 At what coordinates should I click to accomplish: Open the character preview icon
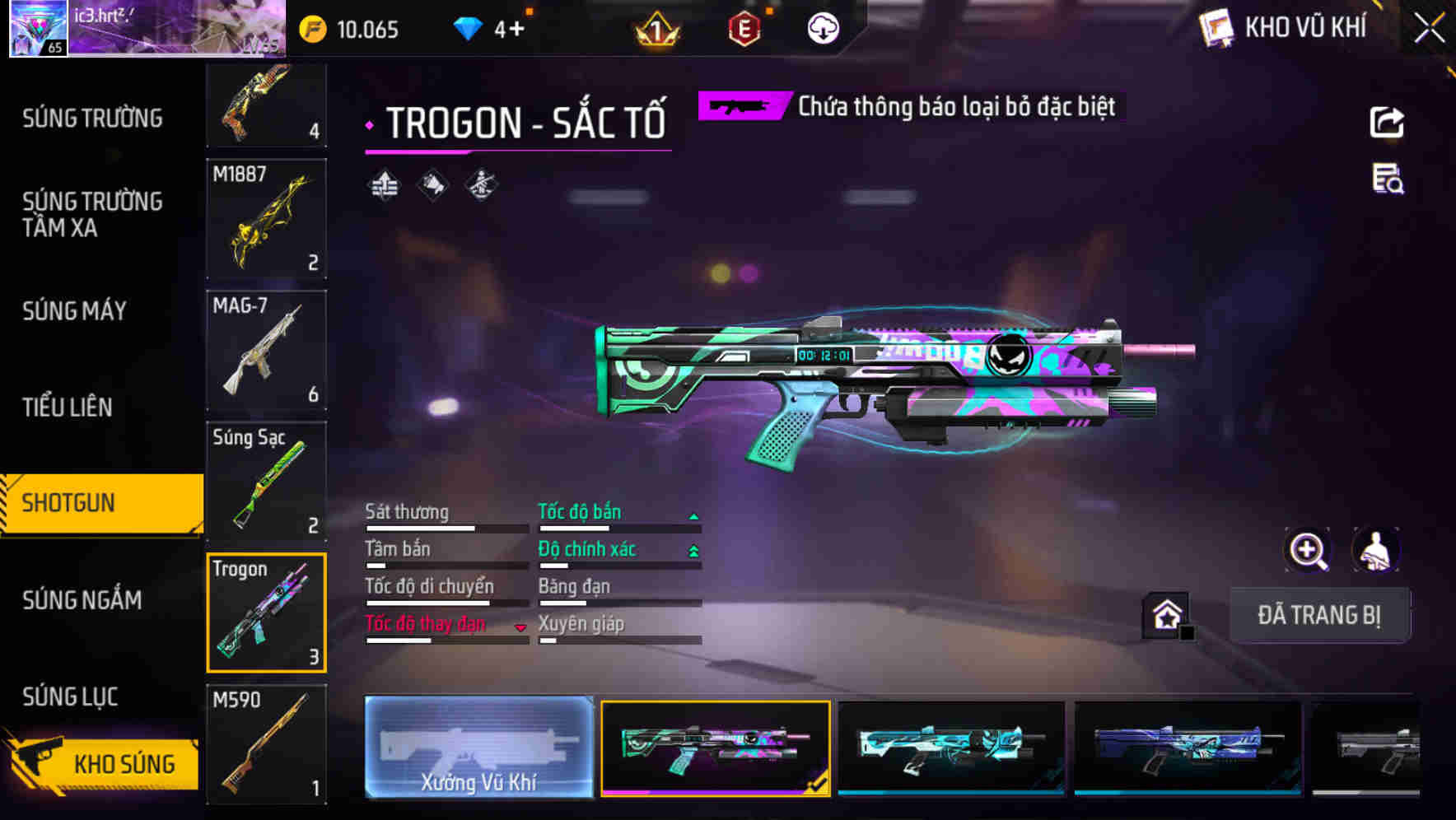1375,550
